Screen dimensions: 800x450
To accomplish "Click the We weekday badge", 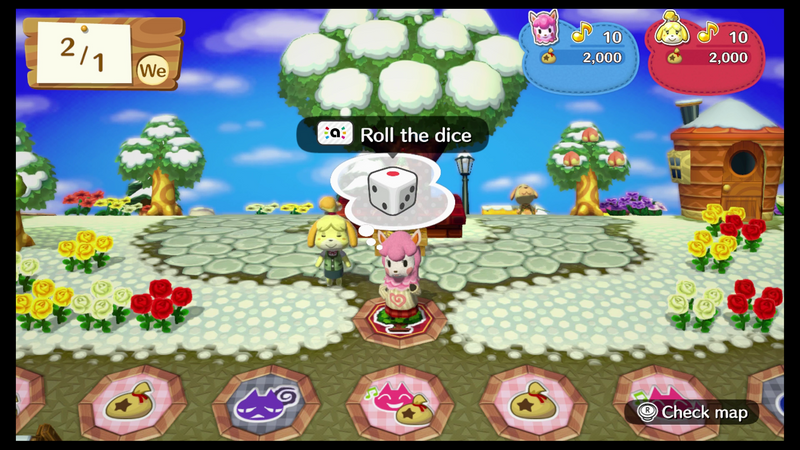I will coord(152,70).
